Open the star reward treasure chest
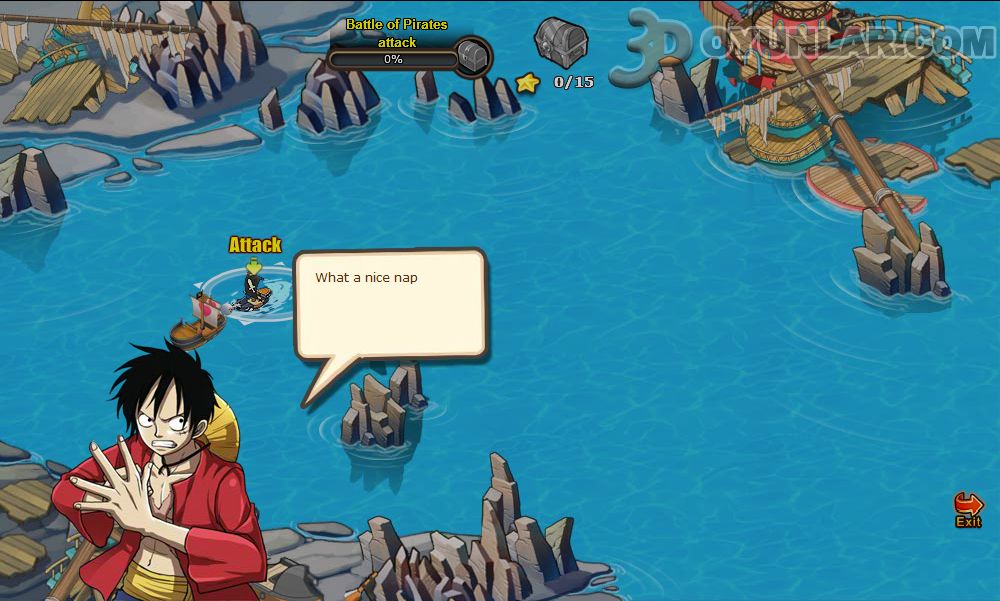The image size is (1000, 601). (x=560, y=42)
